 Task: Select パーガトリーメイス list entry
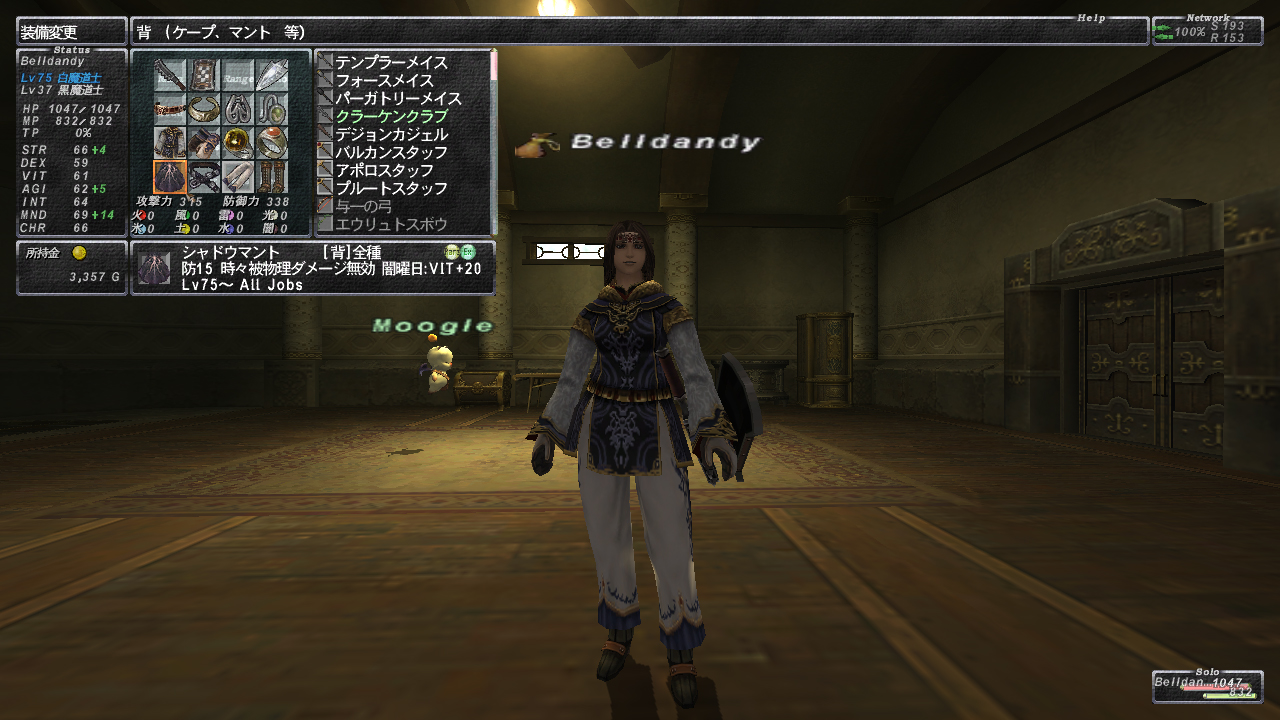[398, 99]
